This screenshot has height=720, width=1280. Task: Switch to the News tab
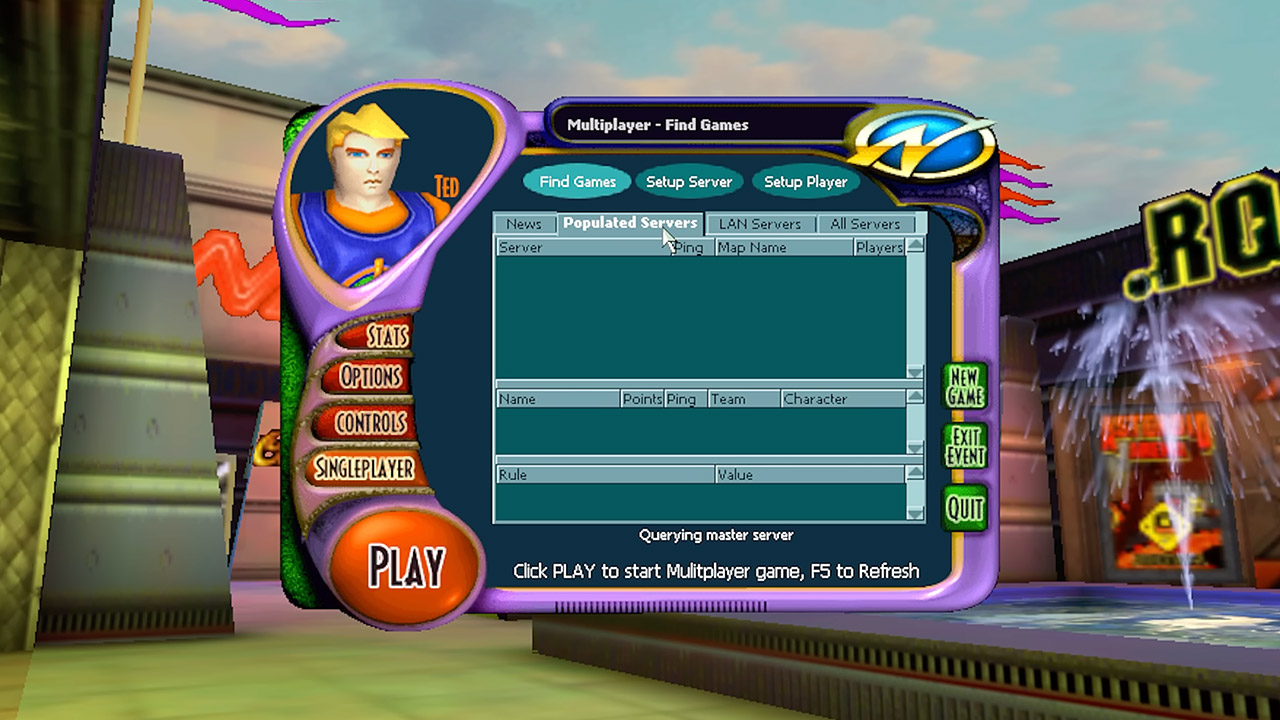[x=525, y=223]
